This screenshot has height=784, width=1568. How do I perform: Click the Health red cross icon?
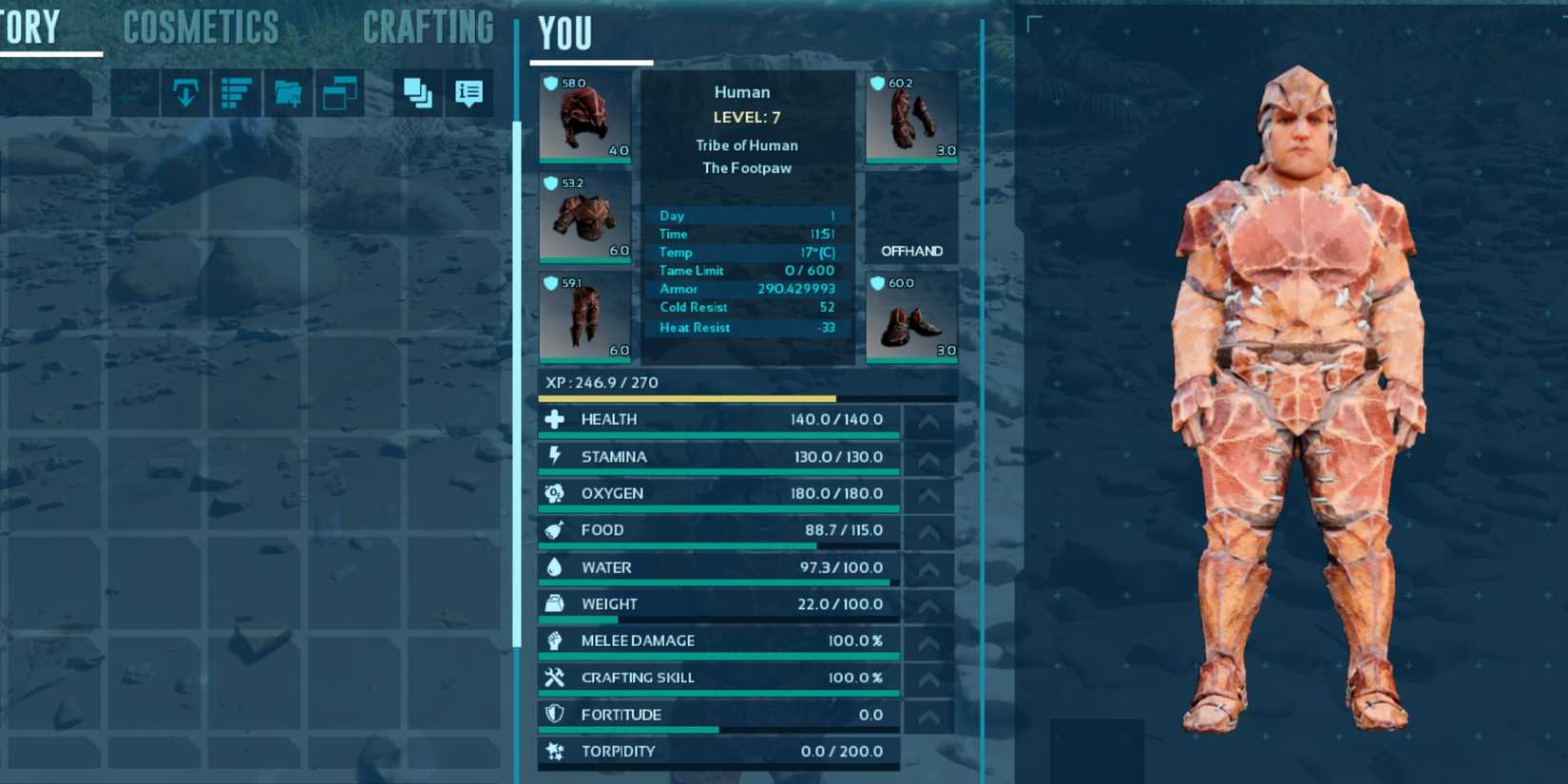(x=554, y=418)
